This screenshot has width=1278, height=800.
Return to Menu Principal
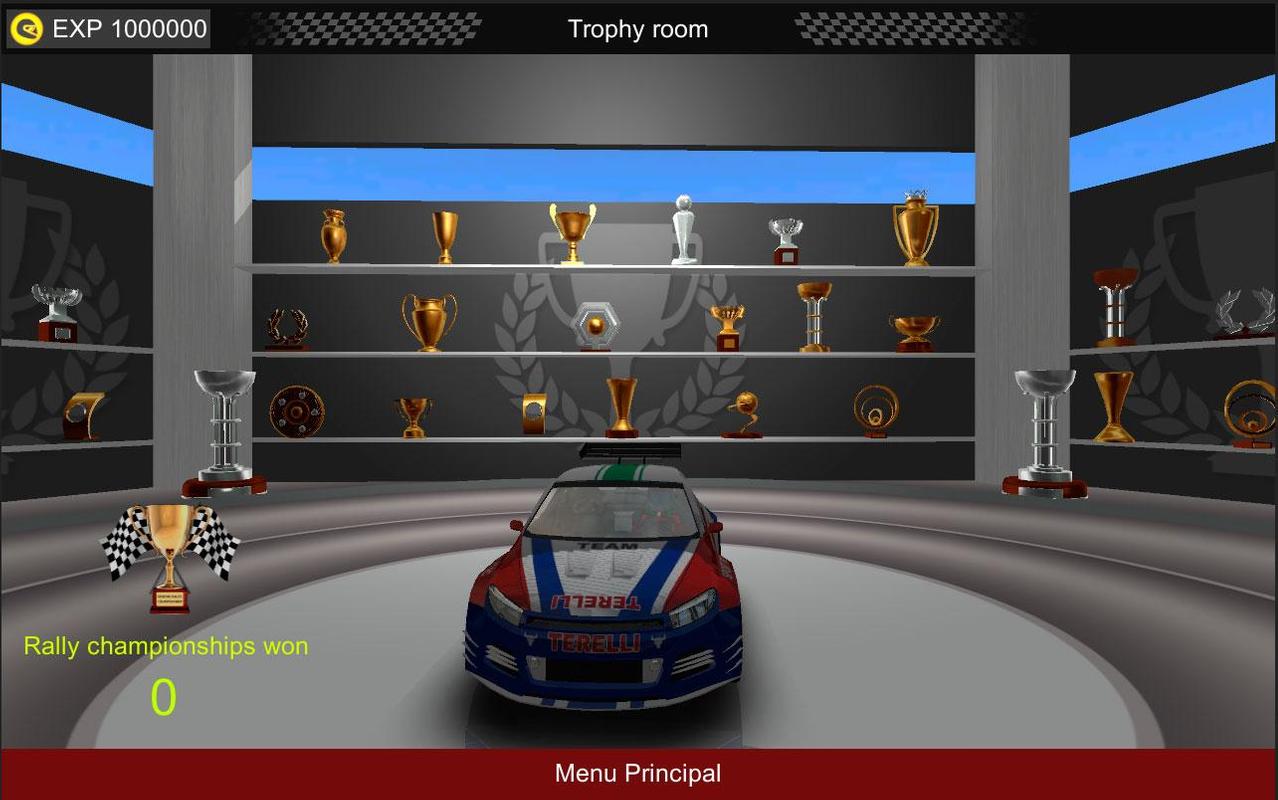pyautogui.click(x=638, y=774)
